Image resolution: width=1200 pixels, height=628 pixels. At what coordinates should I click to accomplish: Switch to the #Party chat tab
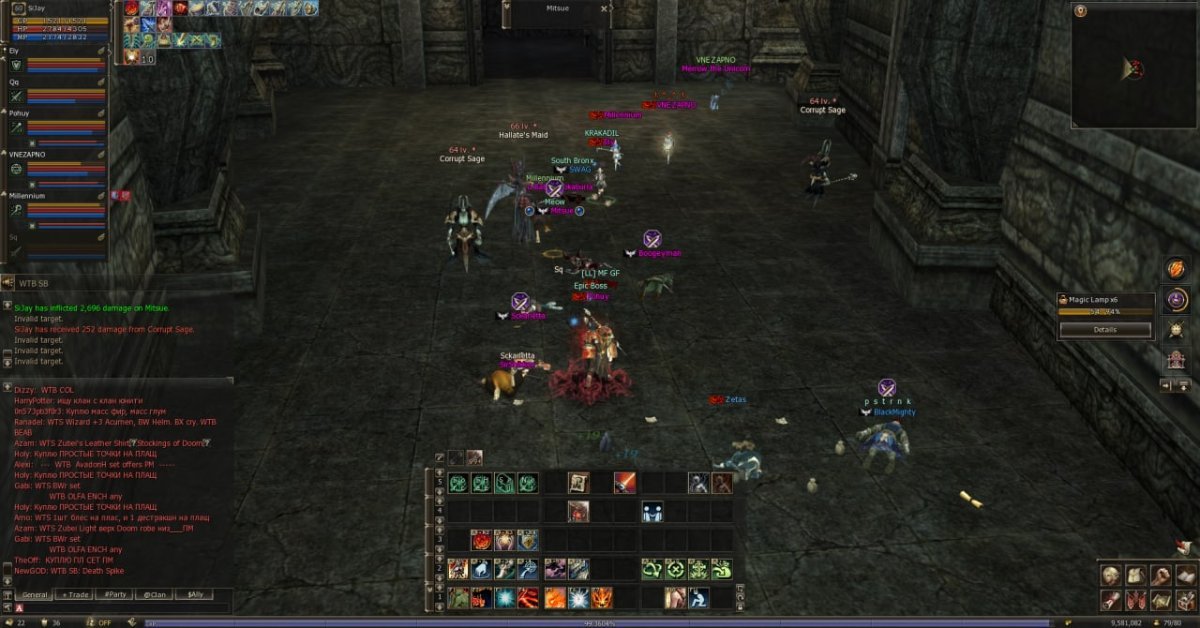pyautogui.click(x=115, y=595)
